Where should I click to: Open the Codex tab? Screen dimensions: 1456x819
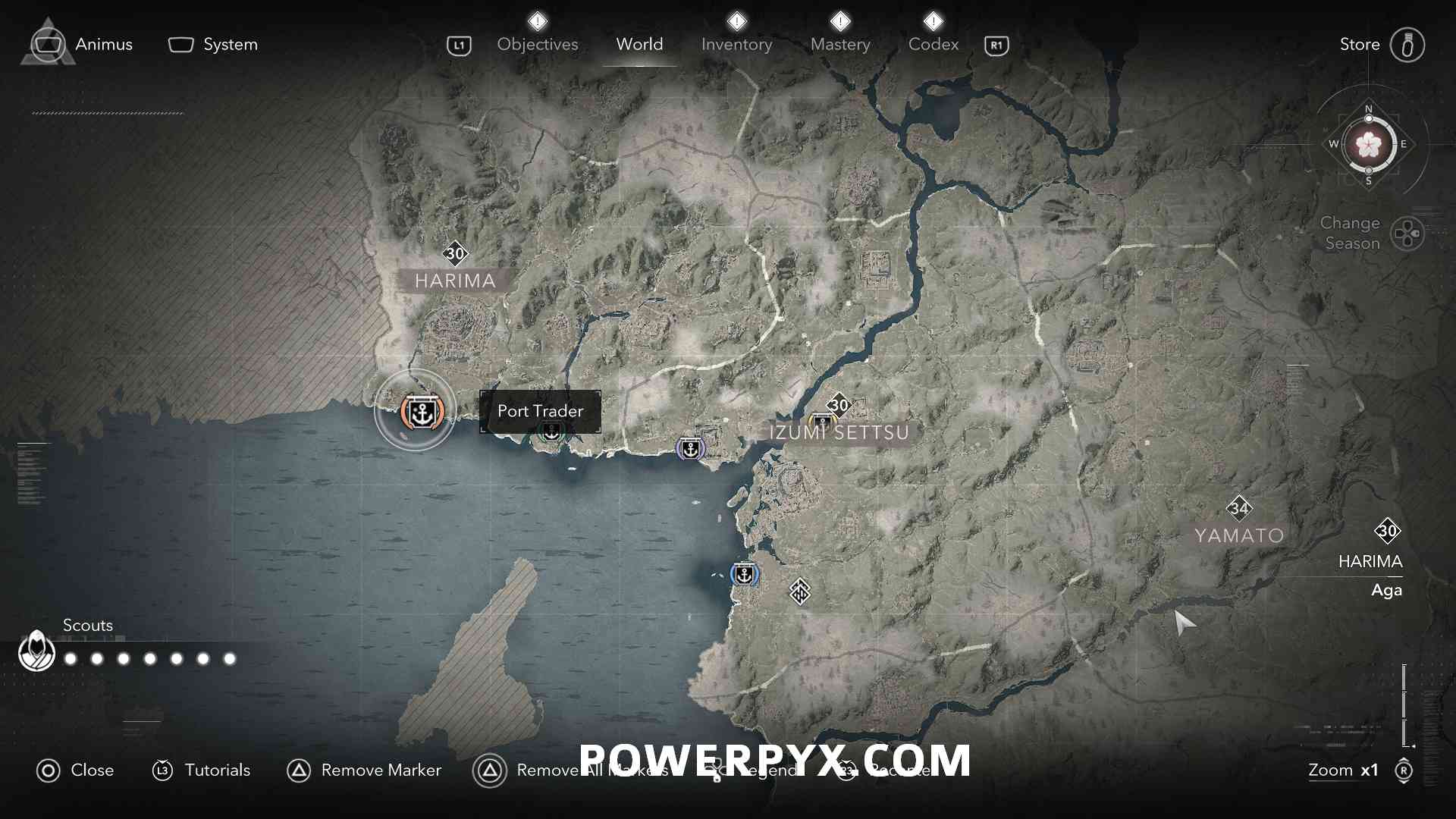934,45
